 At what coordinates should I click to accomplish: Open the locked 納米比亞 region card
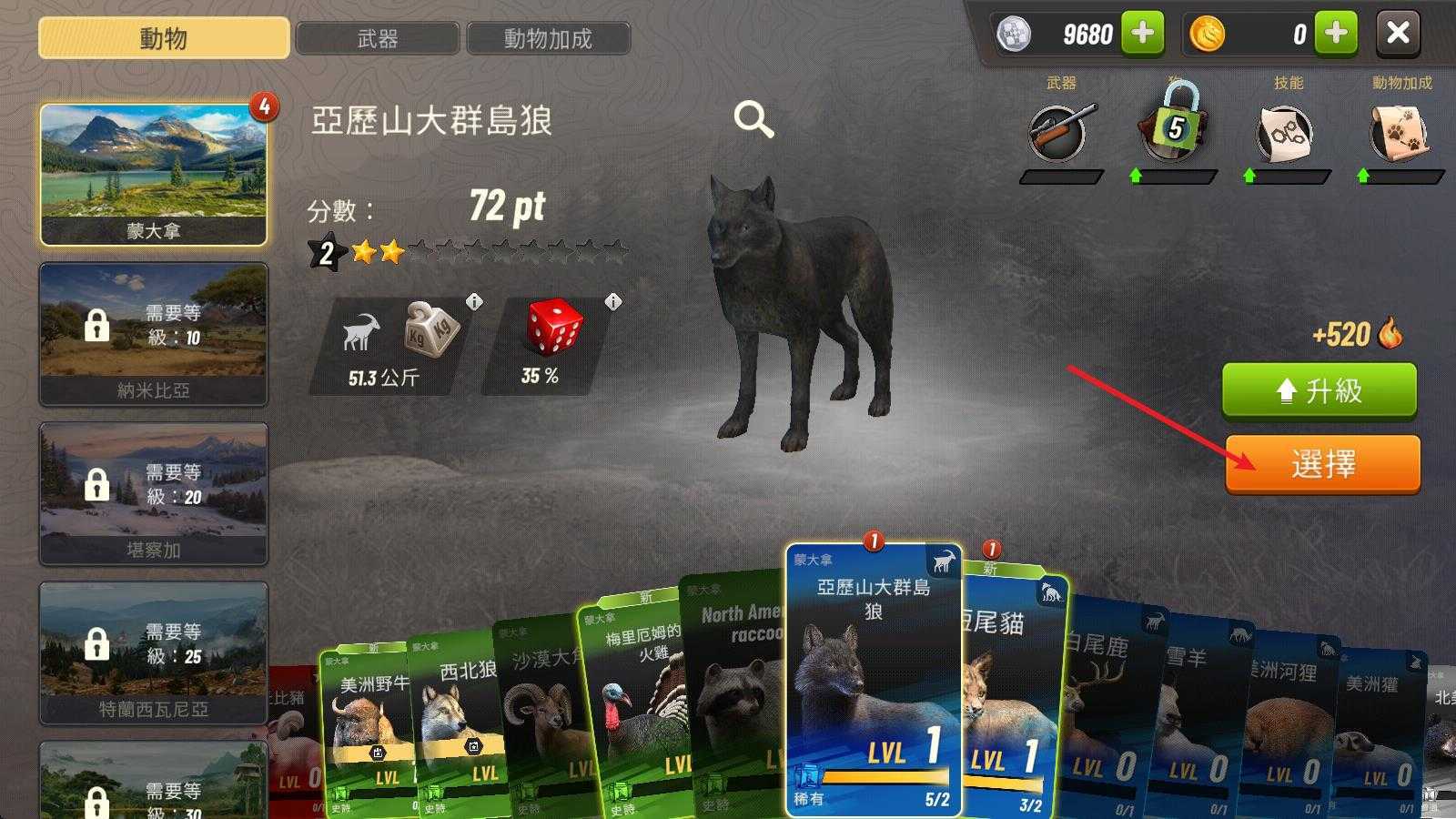[153, 334]
